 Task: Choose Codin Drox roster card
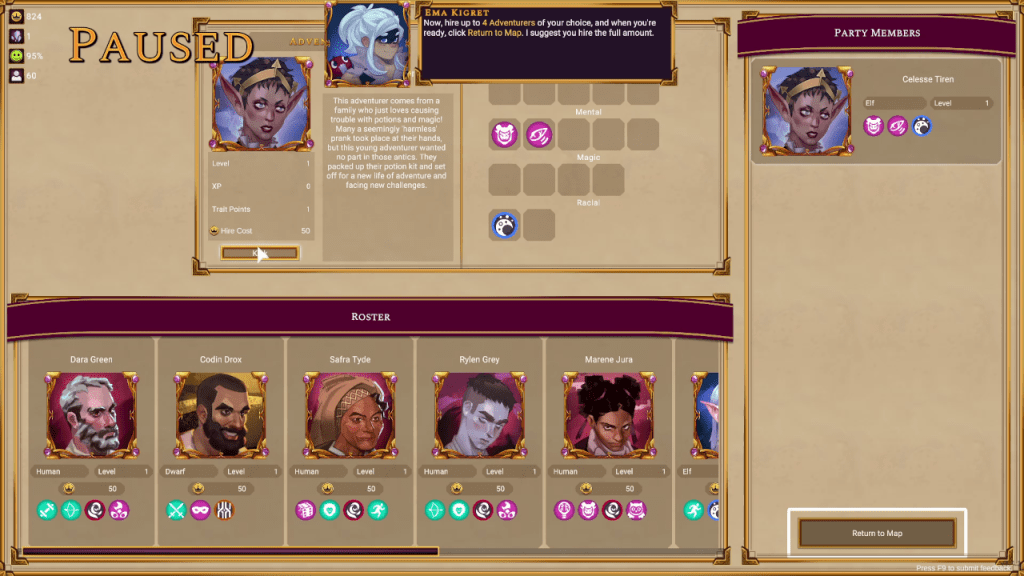220,414
